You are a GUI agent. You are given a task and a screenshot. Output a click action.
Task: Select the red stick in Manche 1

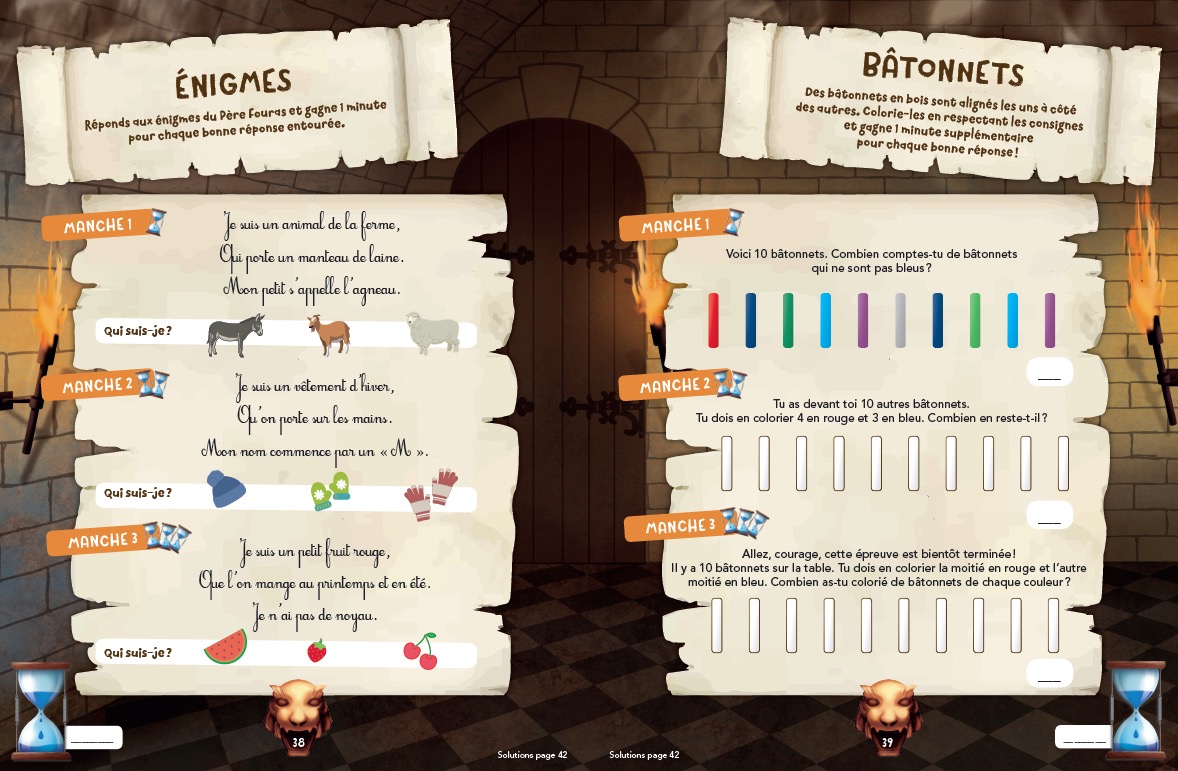point(713,320)
